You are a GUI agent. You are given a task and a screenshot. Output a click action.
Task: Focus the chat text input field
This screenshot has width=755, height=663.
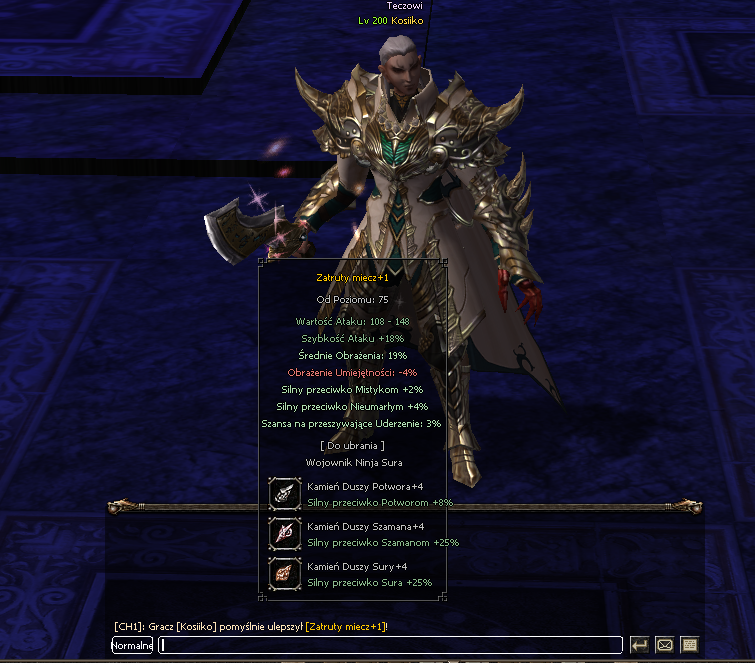click(390, 645)
